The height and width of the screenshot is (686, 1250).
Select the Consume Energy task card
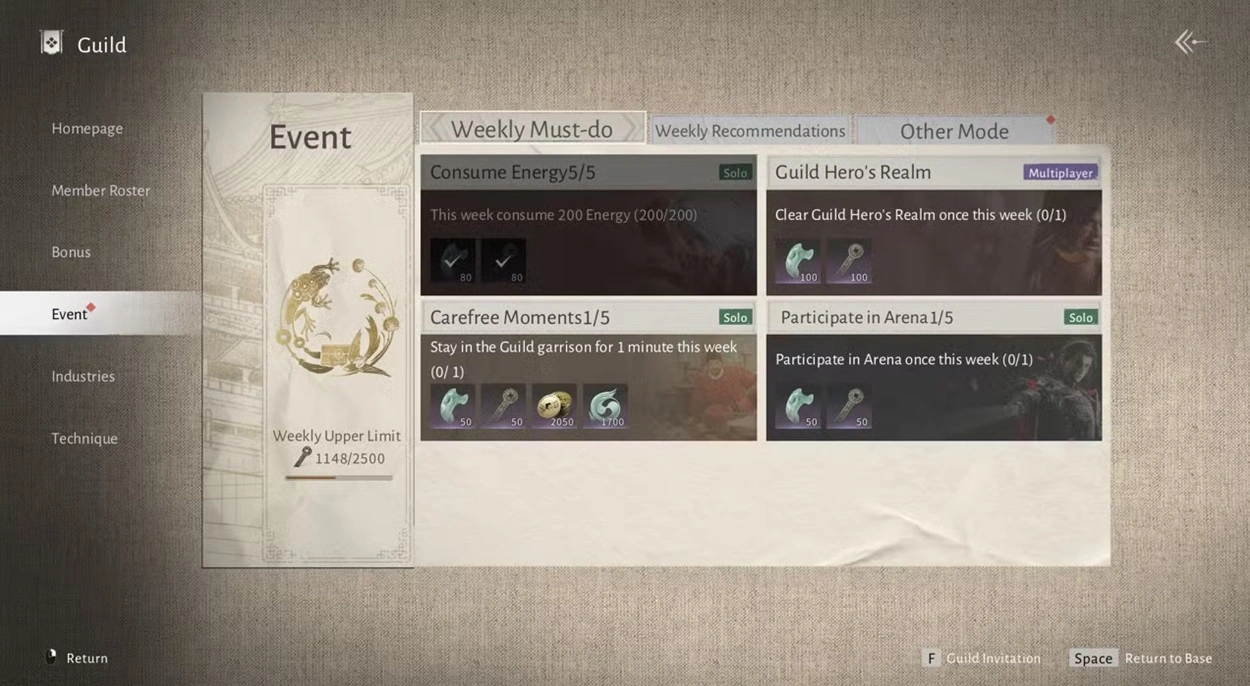tap(588, 225)
